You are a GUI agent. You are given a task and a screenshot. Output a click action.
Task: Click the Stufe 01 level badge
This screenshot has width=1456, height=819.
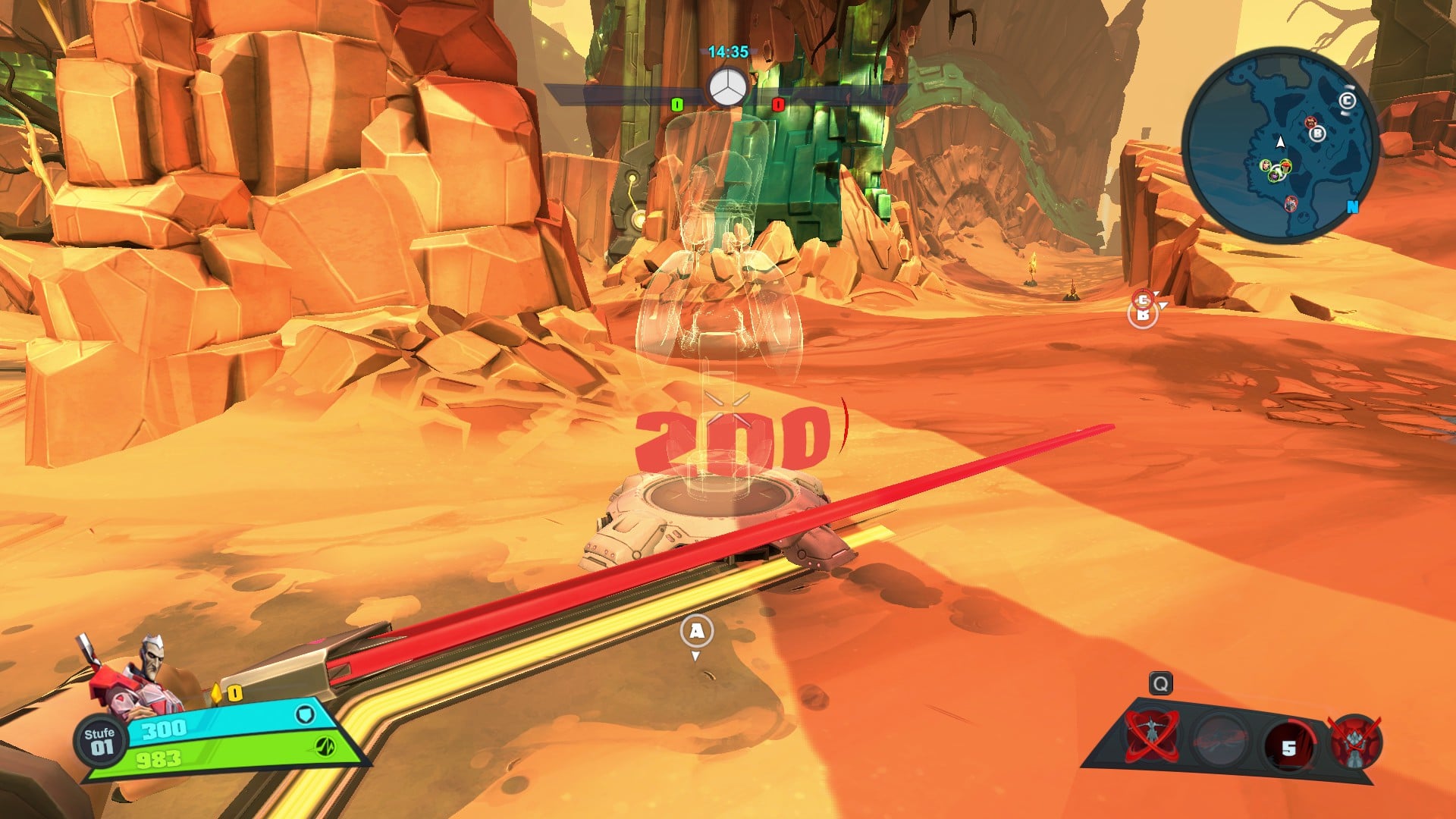tap(100, 741)
